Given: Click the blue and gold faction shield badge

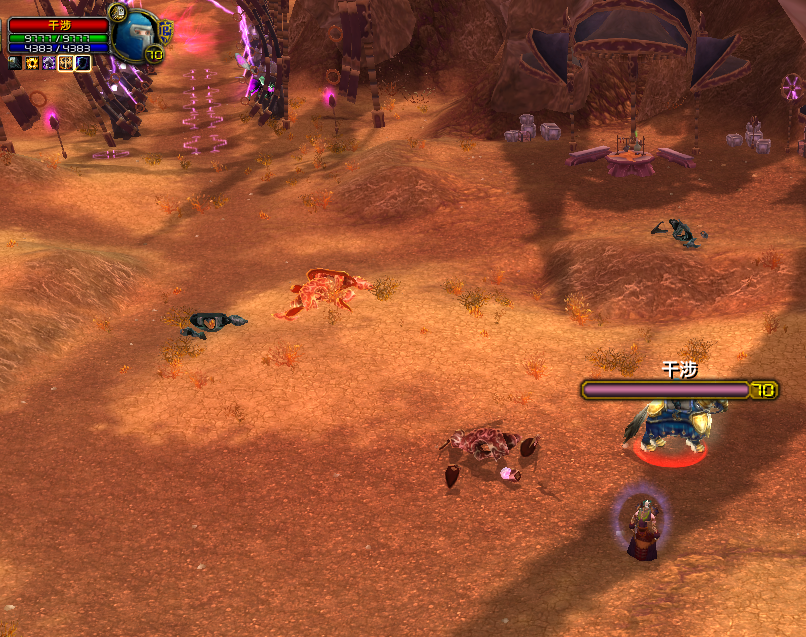Looking at the screenshot, I should [x=166, y=29].
